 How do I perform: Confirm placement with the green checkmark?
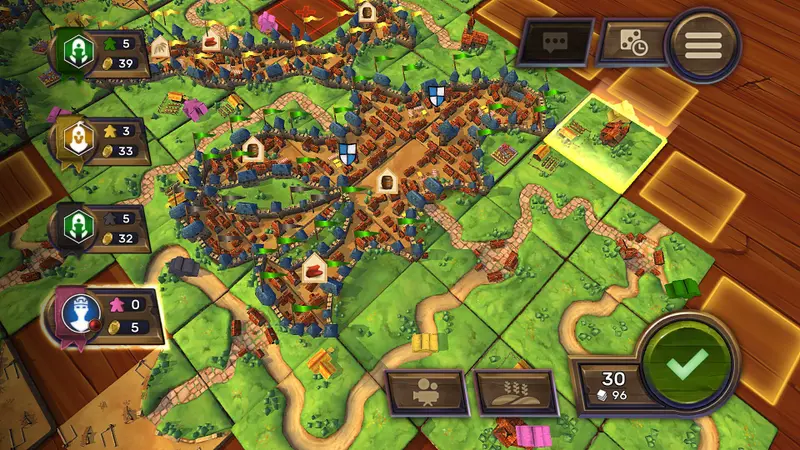coord(688,363)
